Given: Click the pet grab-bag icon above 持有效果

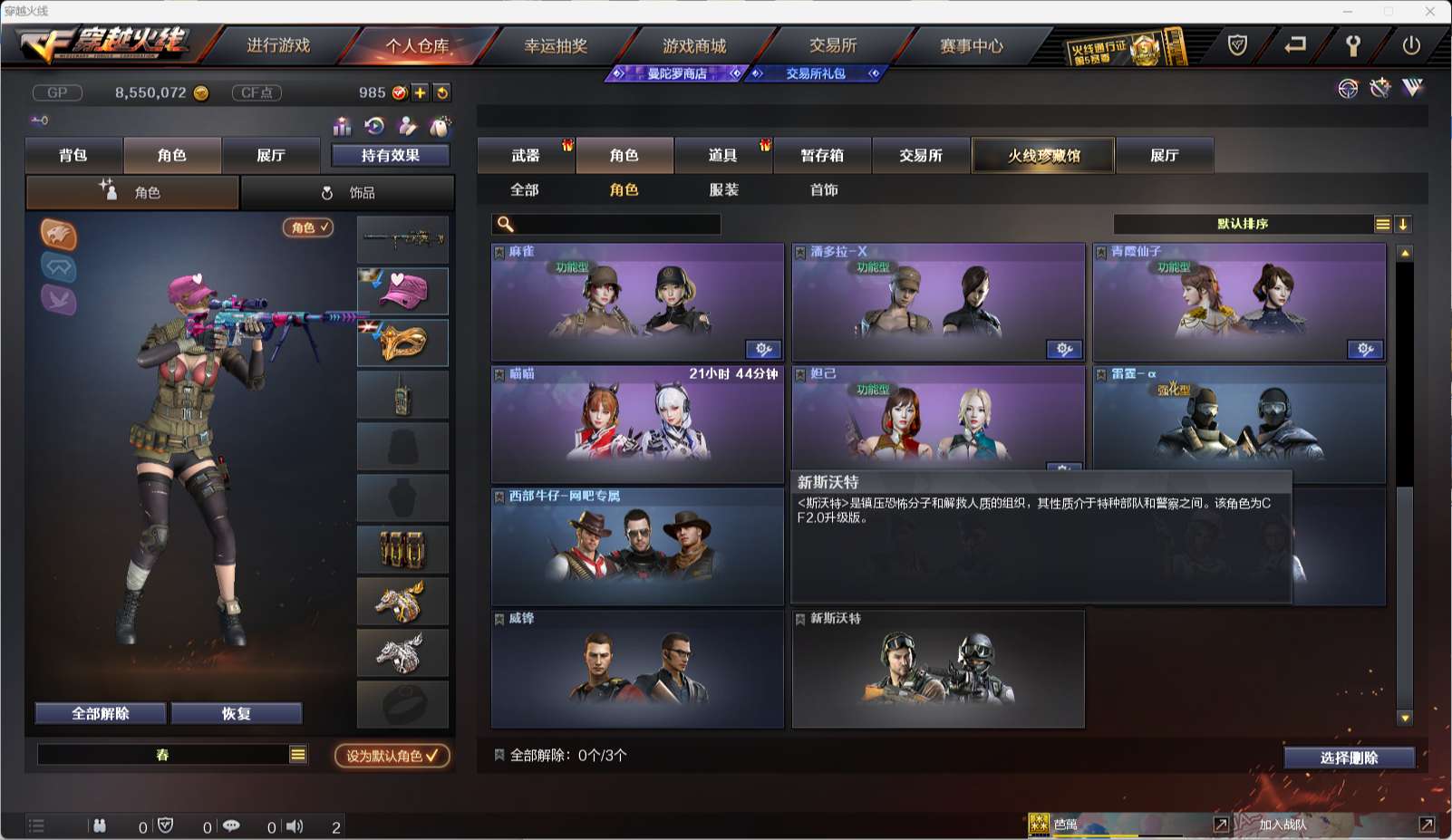Looking at the screenshot, I should coord(440,124).
